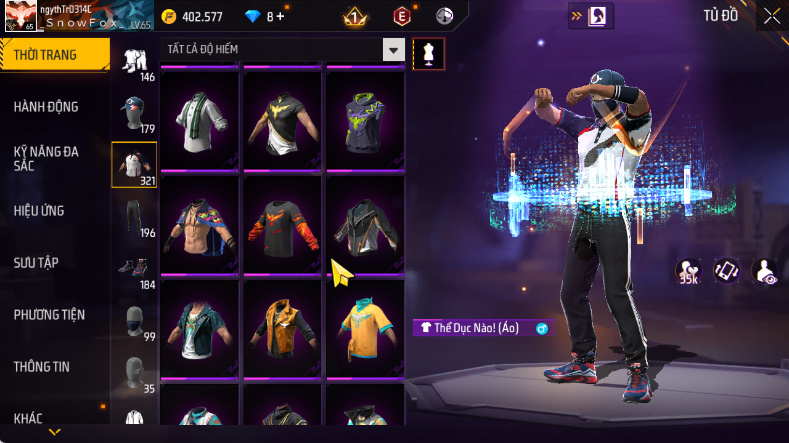Image resolution: width=789 pixels, height=443 pixels.
Task: Open the shoes subcategory showing 184 items
Action: [134, 272]
